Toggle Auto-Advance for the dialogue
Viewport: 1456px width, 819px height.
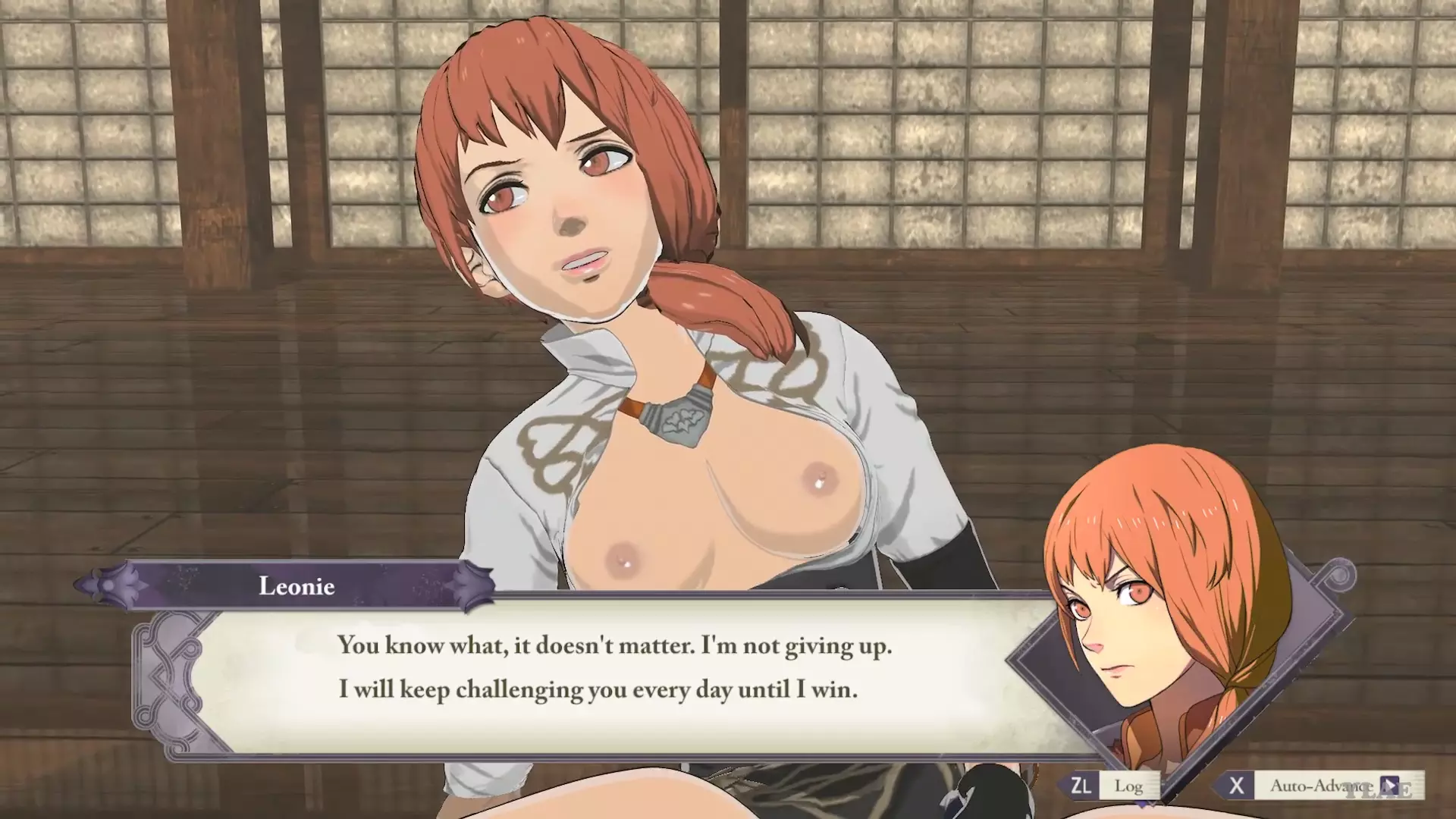1319,786
